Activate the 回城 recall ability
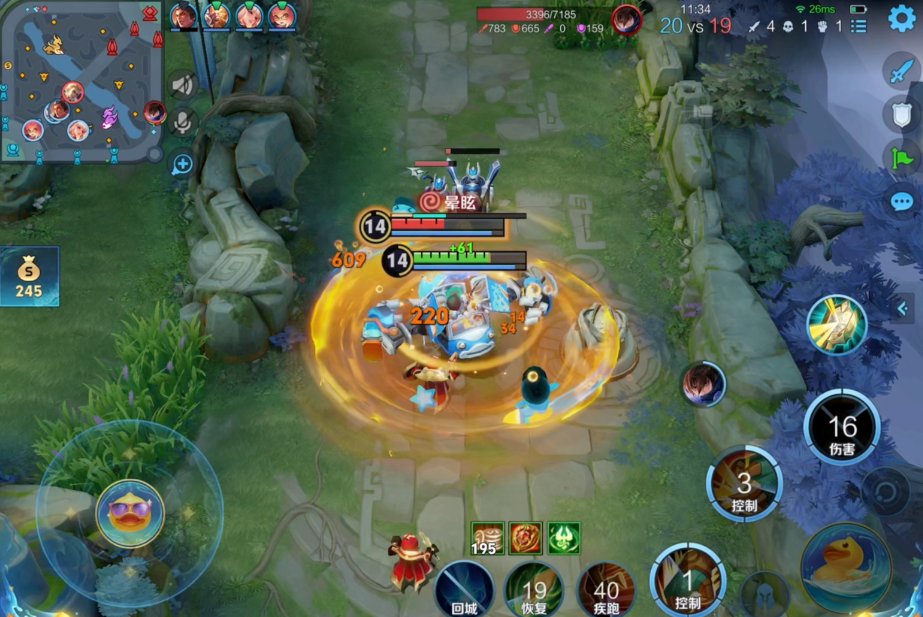 463,588
